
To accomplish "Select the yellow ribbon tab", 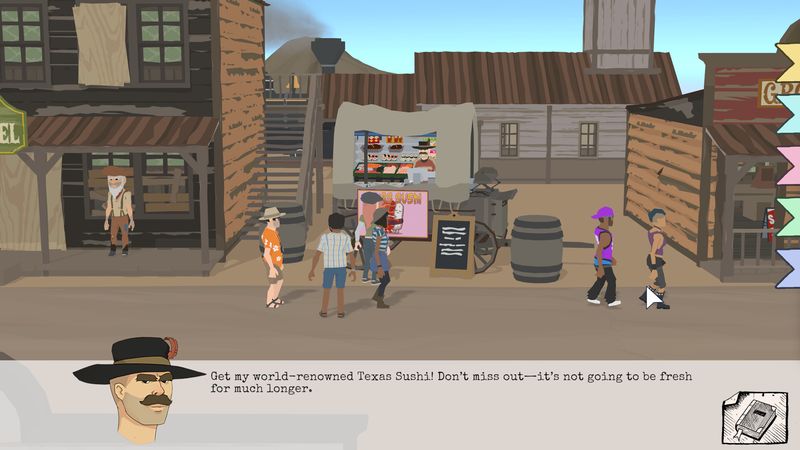I will click(x=790, y=61).
